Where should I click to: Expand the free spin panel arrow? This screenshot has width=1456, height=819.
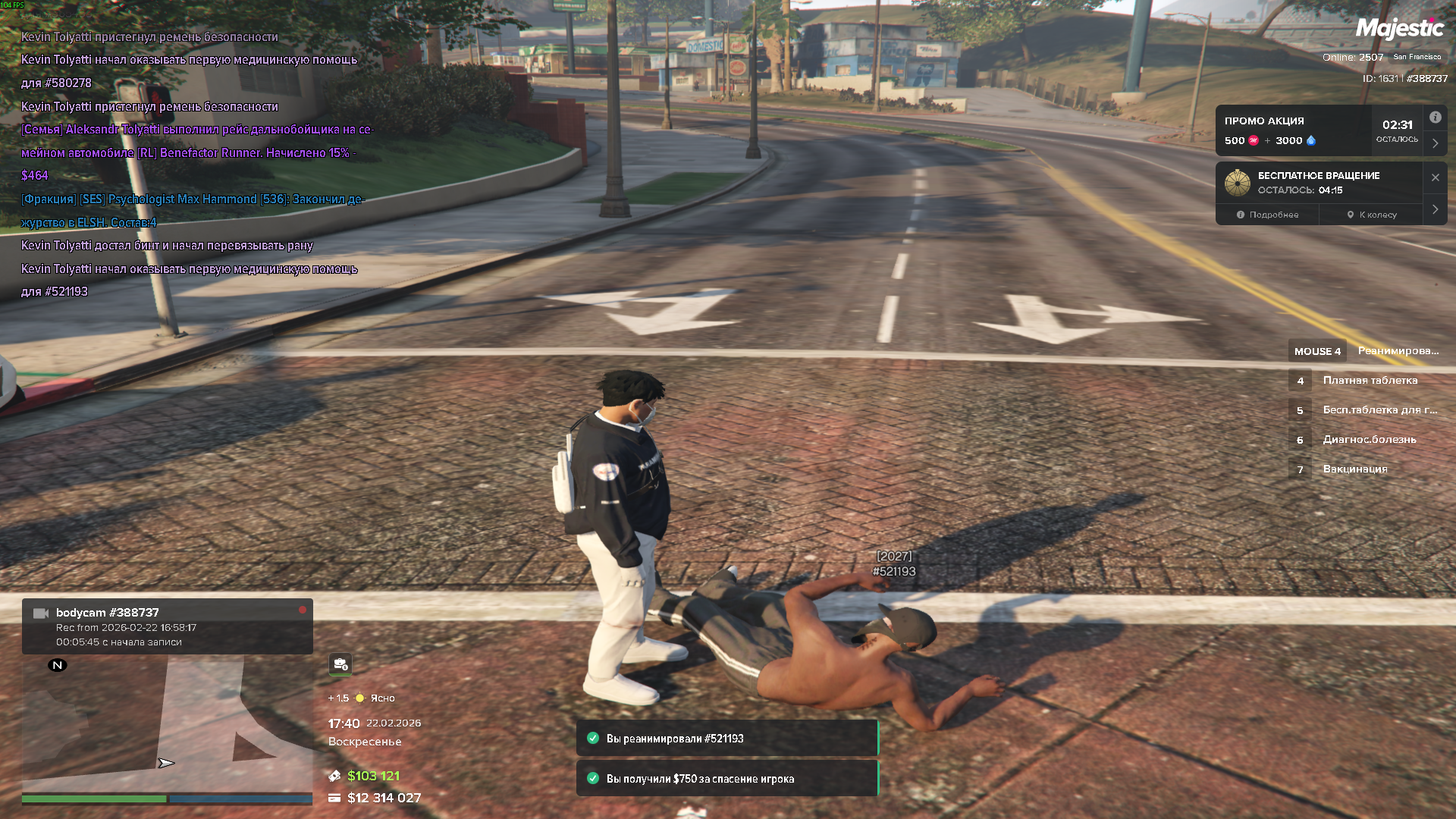coord(1435,209)
